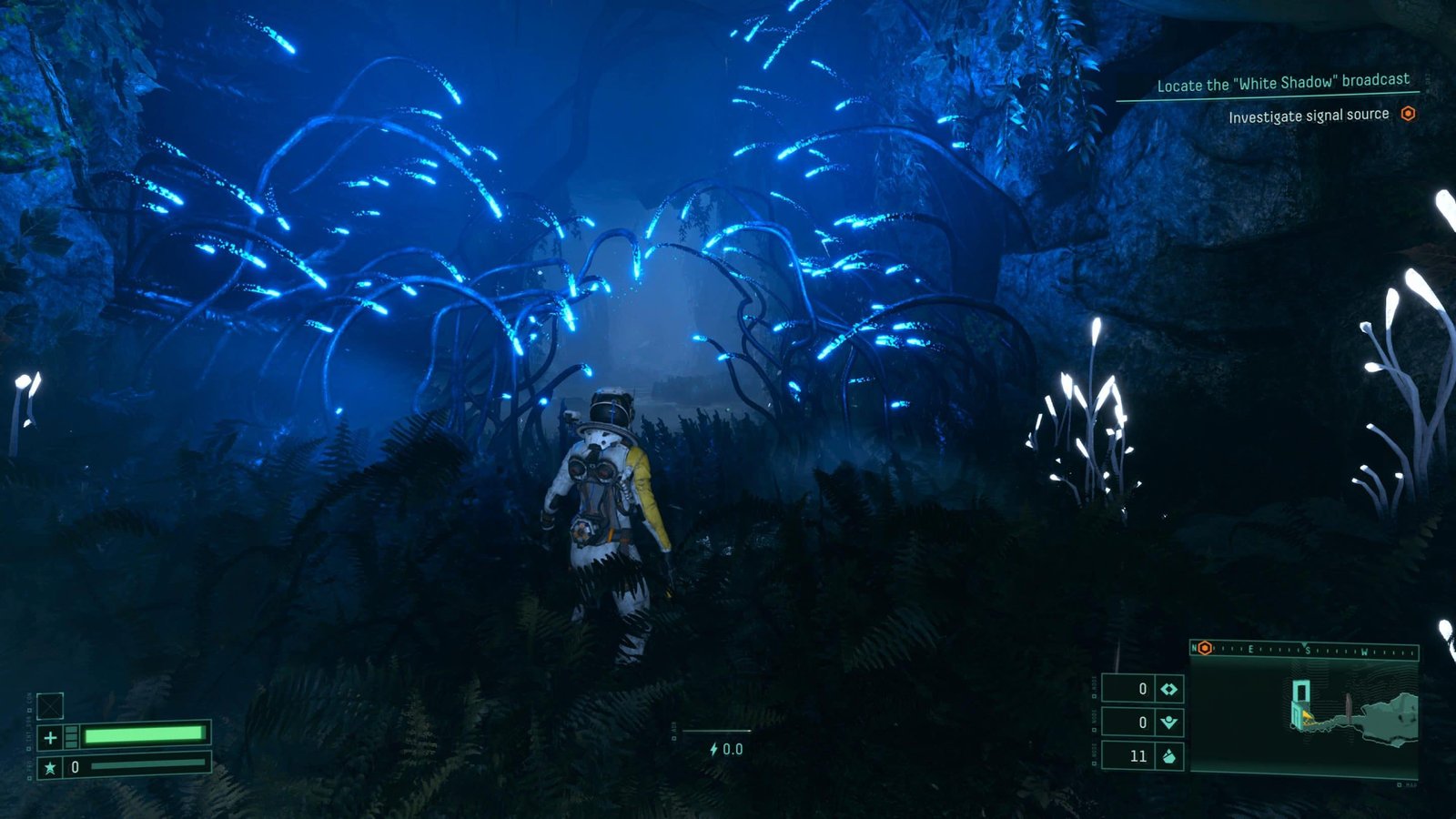Select the key resource icon on the minimap panel

click(1168, 722)
